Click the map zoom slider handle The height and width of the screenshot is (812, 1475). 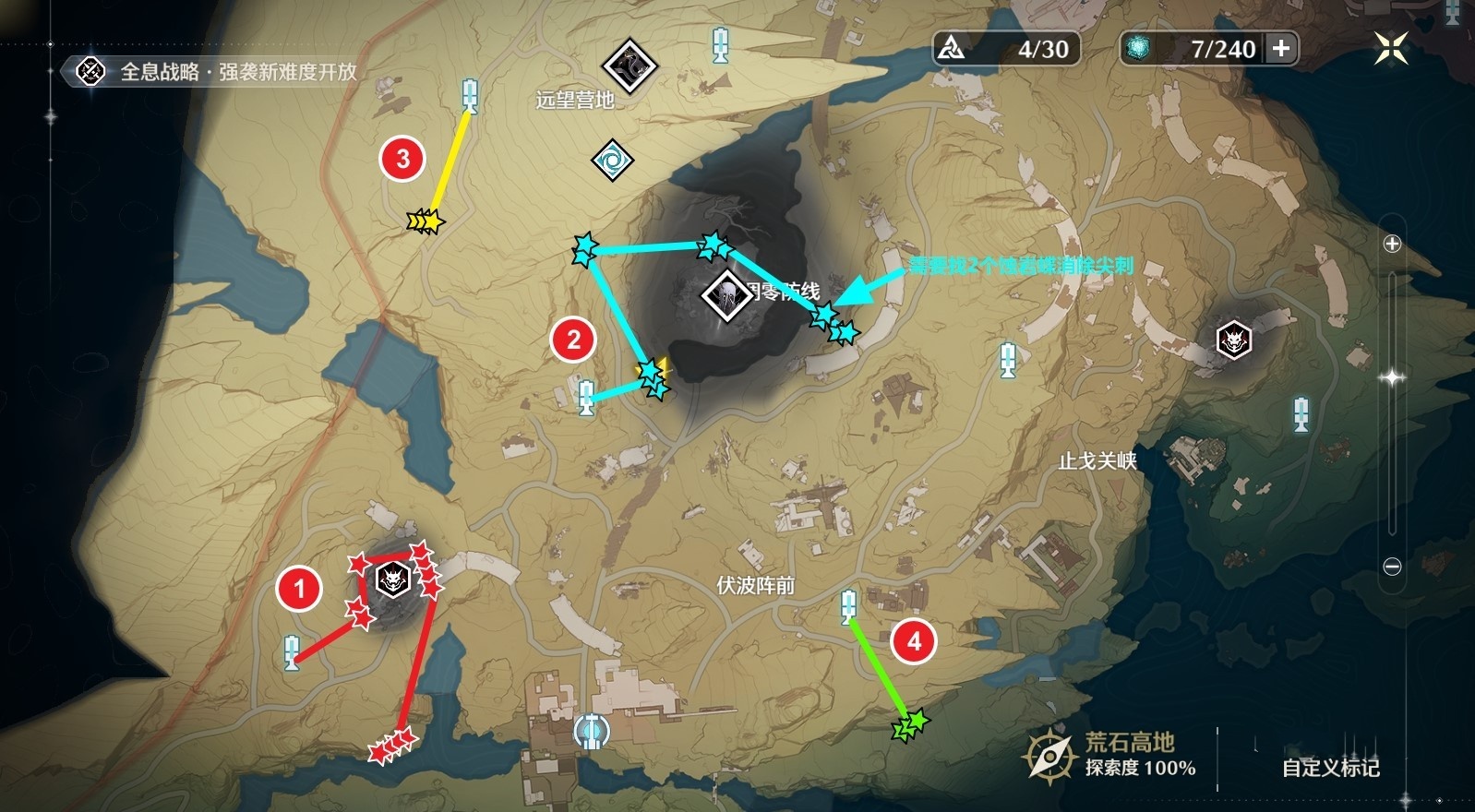pos(1392,377)
